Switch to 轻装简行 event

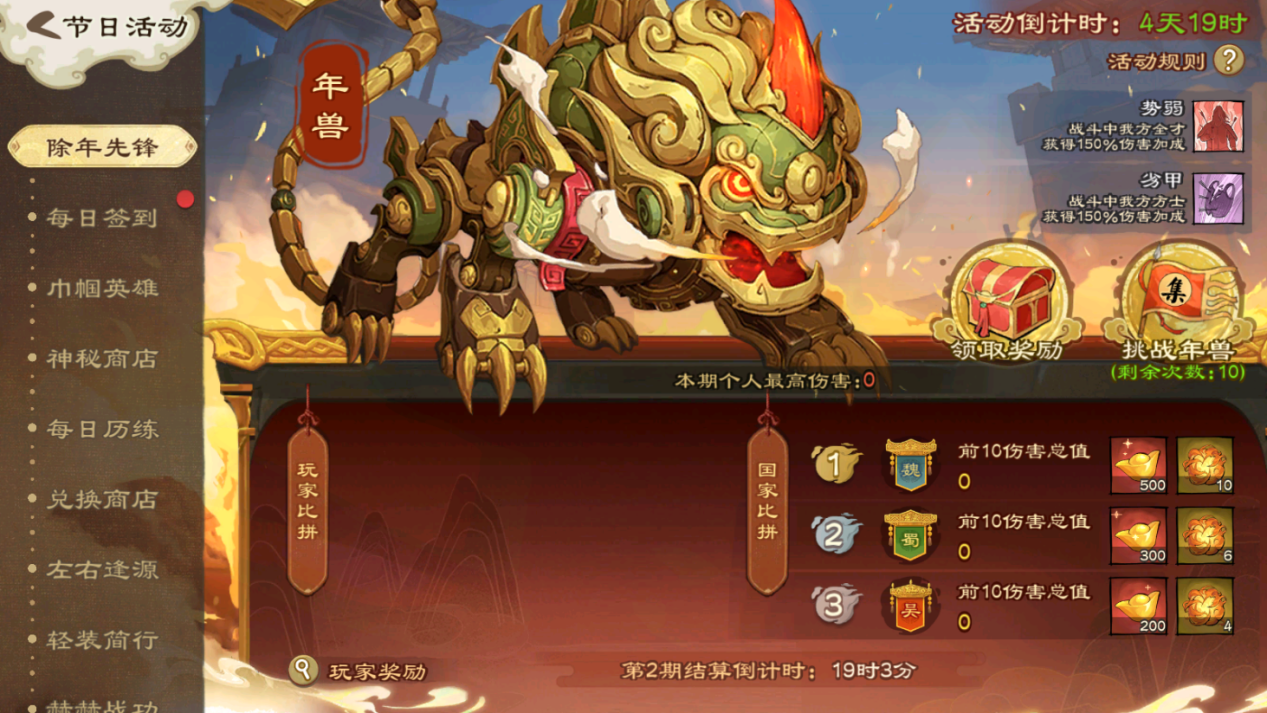pos(102,640)
